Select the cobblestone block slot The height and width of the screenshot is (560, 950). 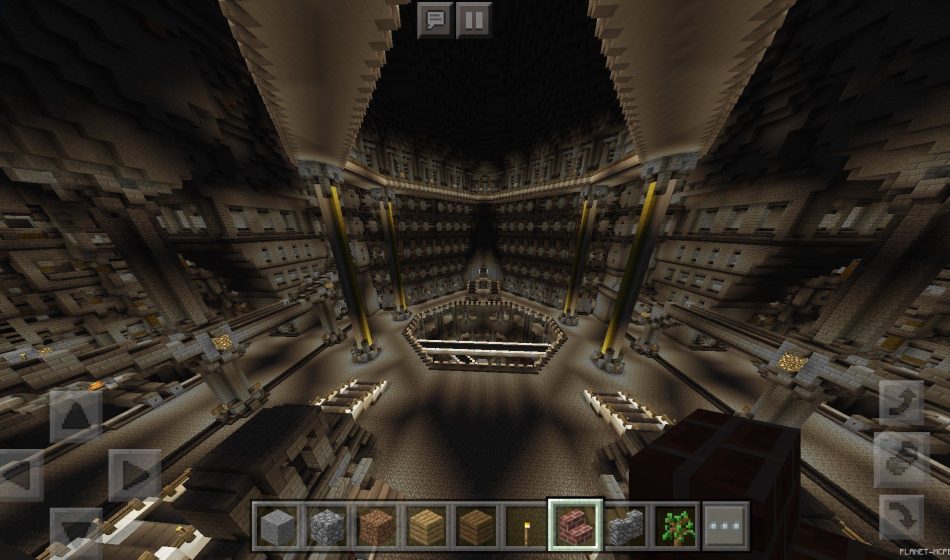[326, 526]
